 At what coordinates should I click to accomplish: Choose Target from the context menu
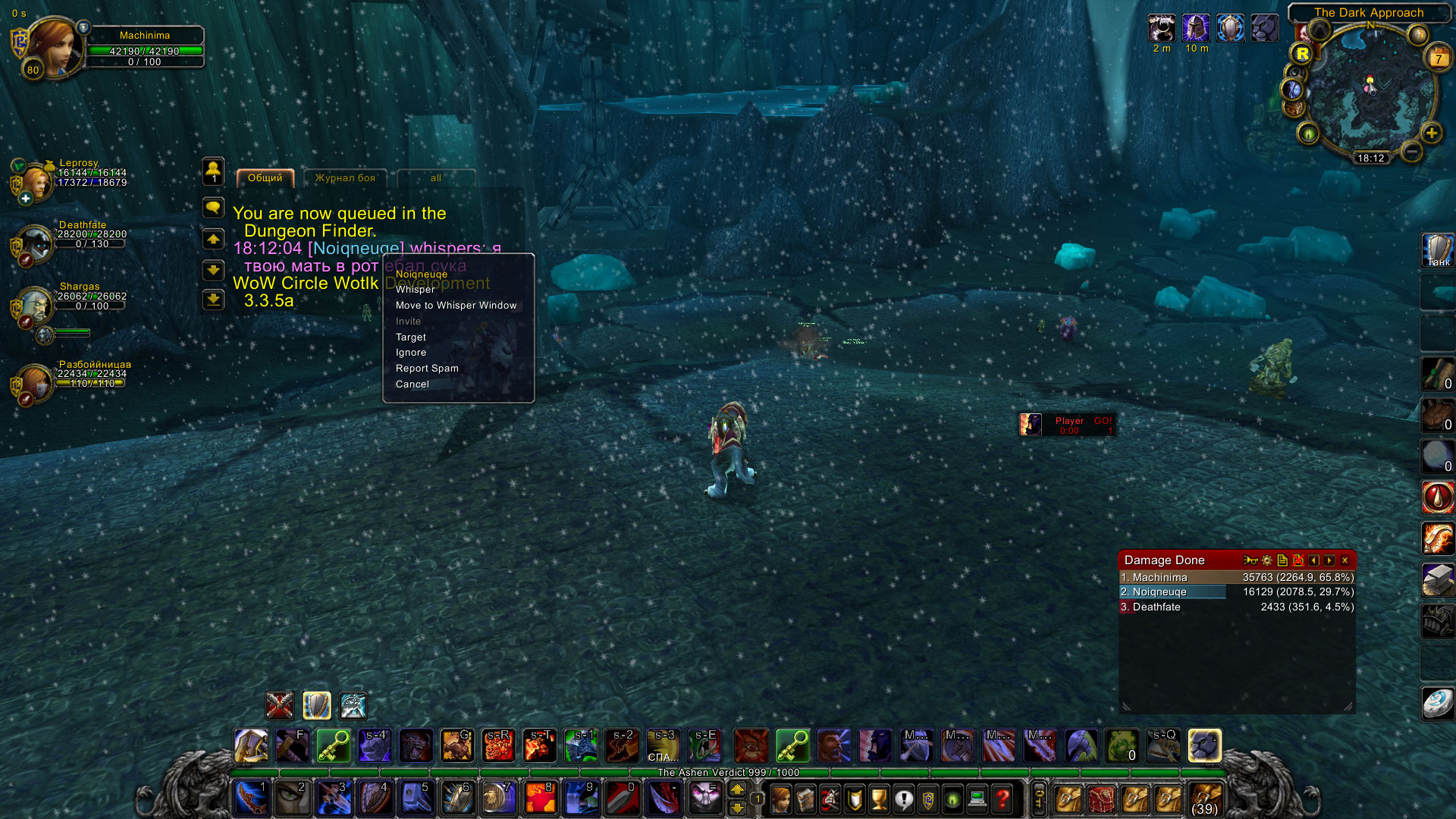point(410,337)
